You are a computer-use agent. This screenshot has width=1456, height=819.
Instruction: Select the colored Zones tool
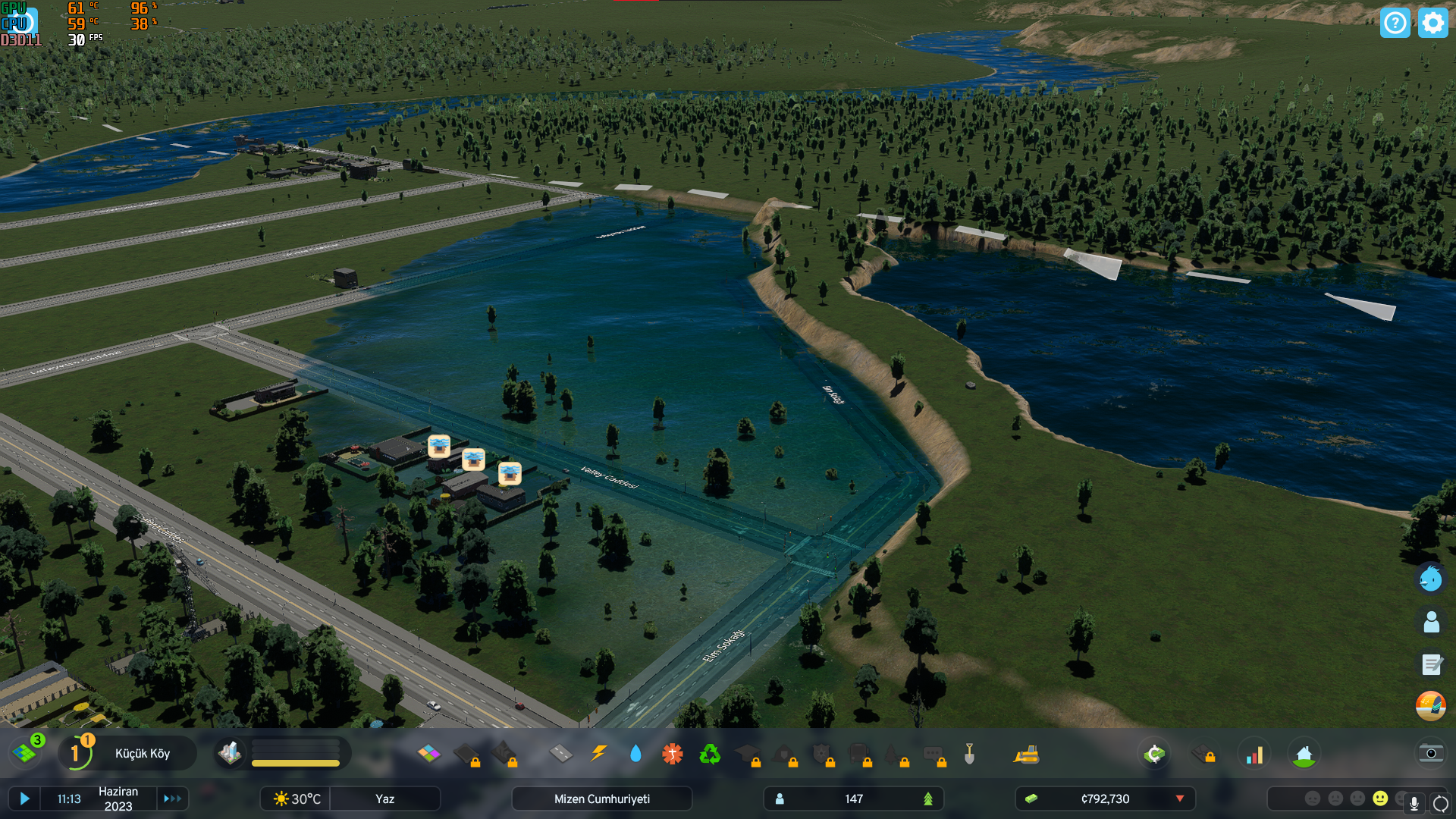click(428, 754)
